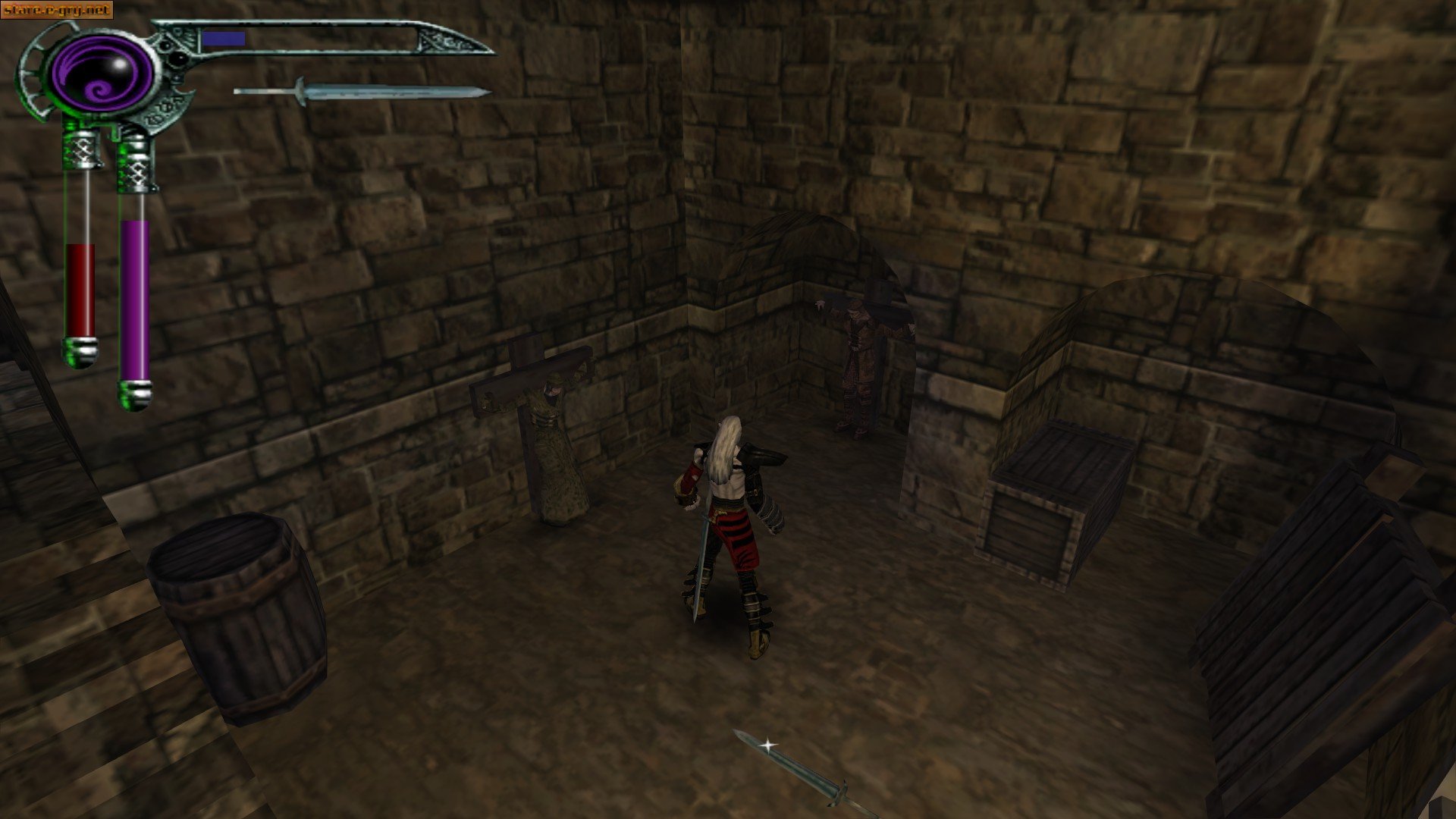The height and width of the screenshot is (819, 1456).
Task: Click the stare-e-gry.net watermark label
Action: pos(57,11)
